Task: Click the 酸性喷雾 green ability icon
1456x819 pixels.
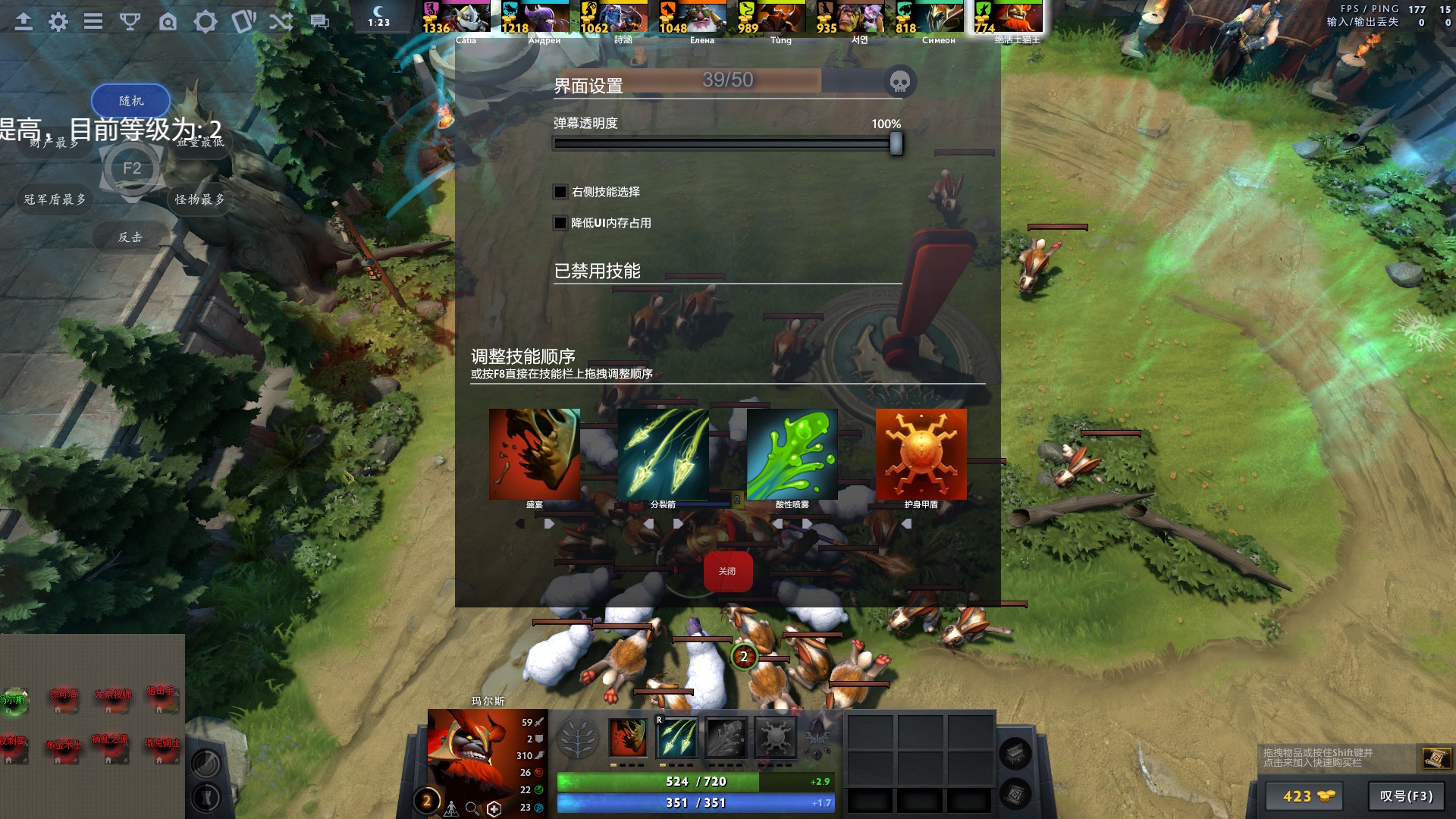Action: pyautogui.click(x=792, y=453)
